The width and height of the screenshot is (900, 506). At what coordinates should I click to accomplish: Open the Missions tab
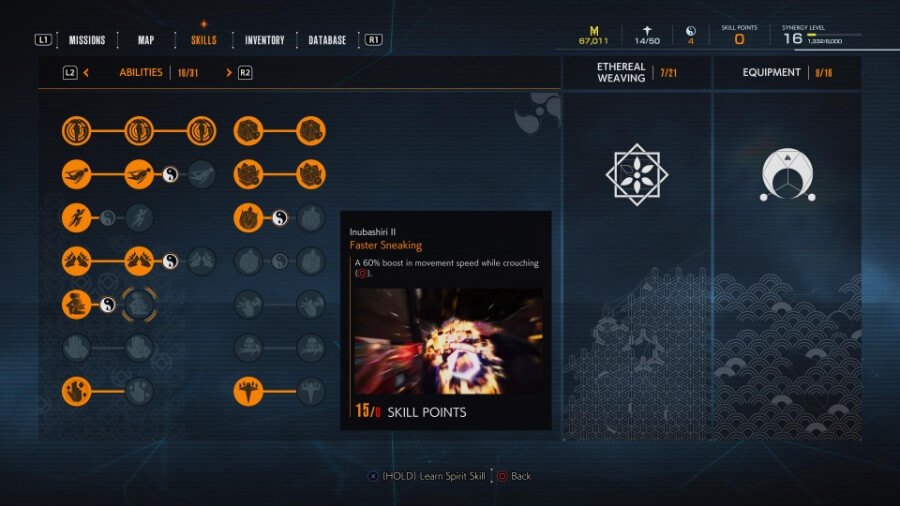tap(87, 40)
